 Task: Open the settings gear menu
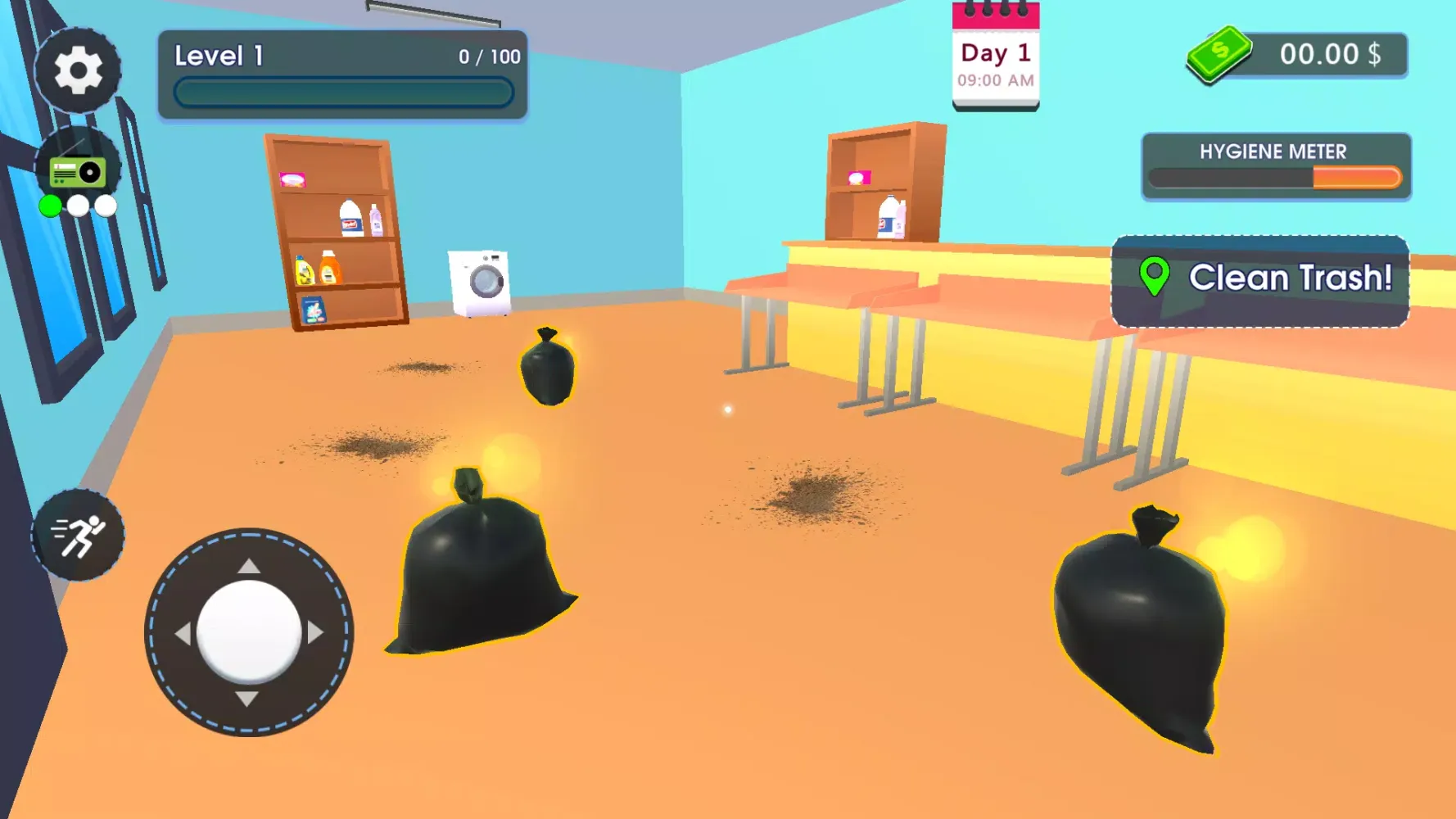79,70
